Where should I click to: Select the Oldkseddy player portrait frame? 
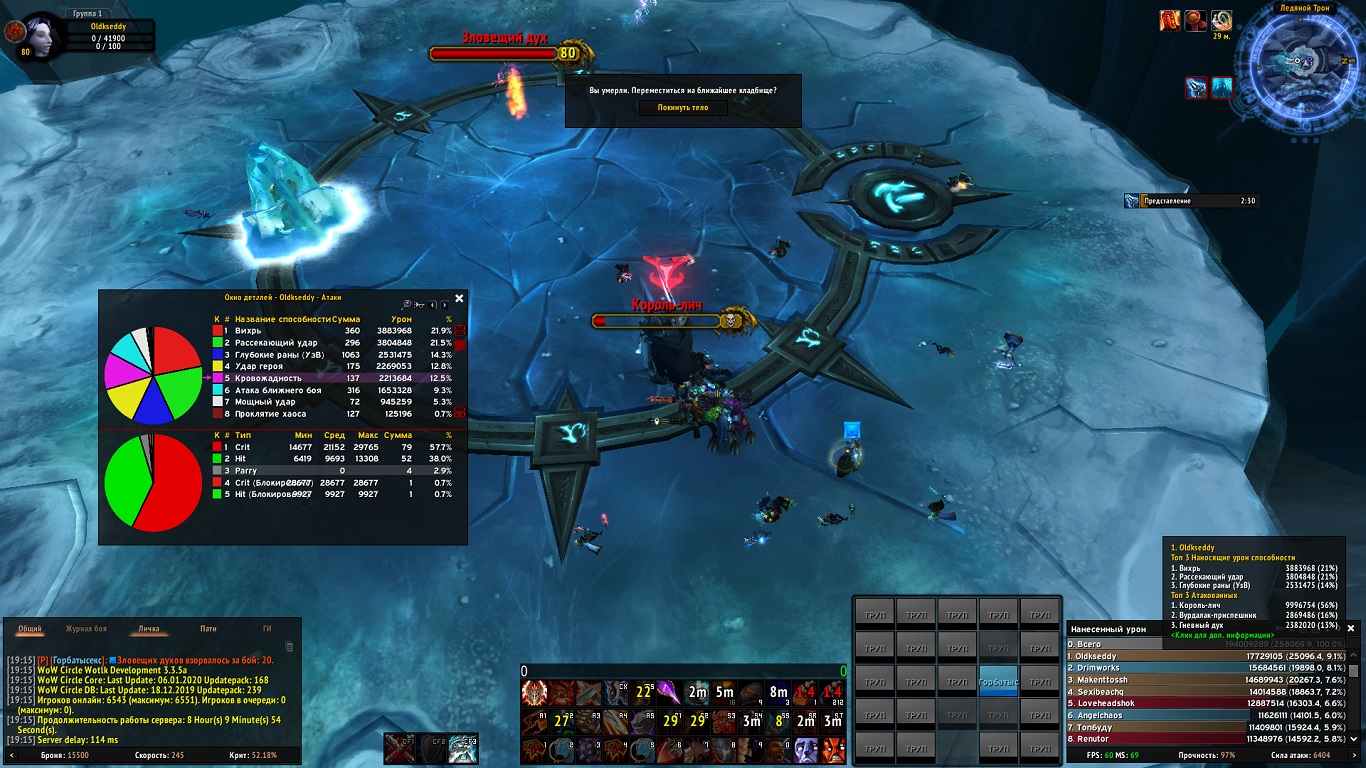42,36
